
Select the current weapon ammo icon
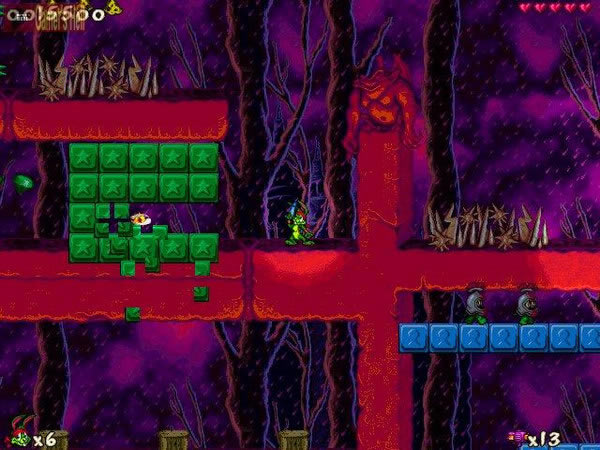[516, 437]
